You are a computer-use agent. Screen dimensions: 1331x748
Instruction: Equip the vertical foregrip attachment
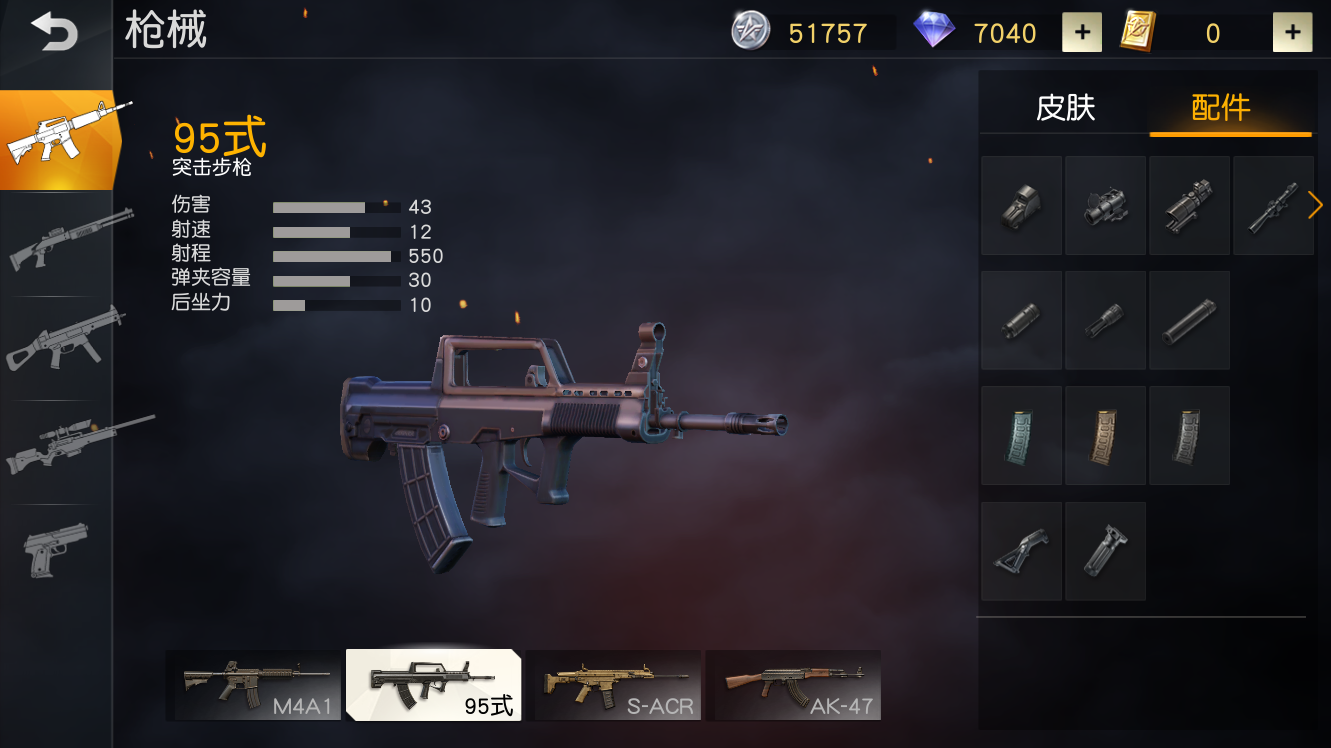[x=1105, y=551]
